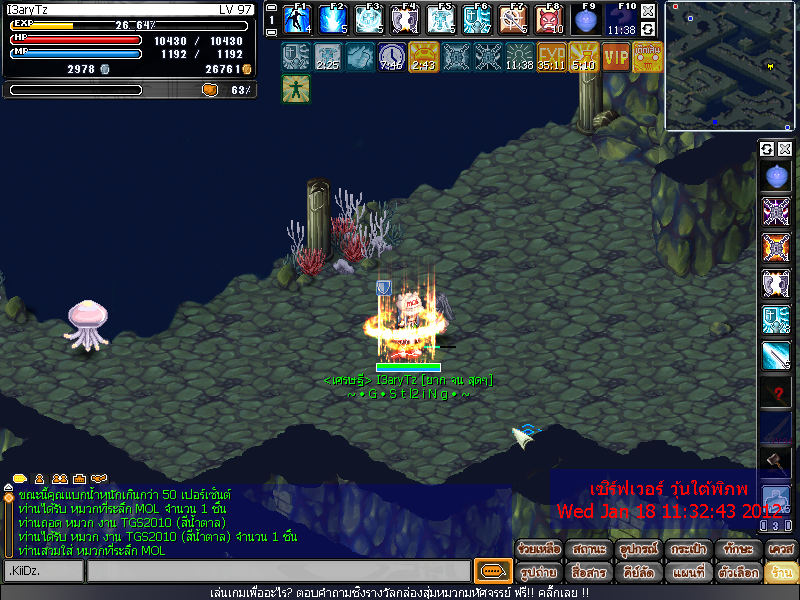This screenshot has height=600, width=800.
Task: Use the F9 blue potion item
Action: pyautogui.click(x=585, y=20)
